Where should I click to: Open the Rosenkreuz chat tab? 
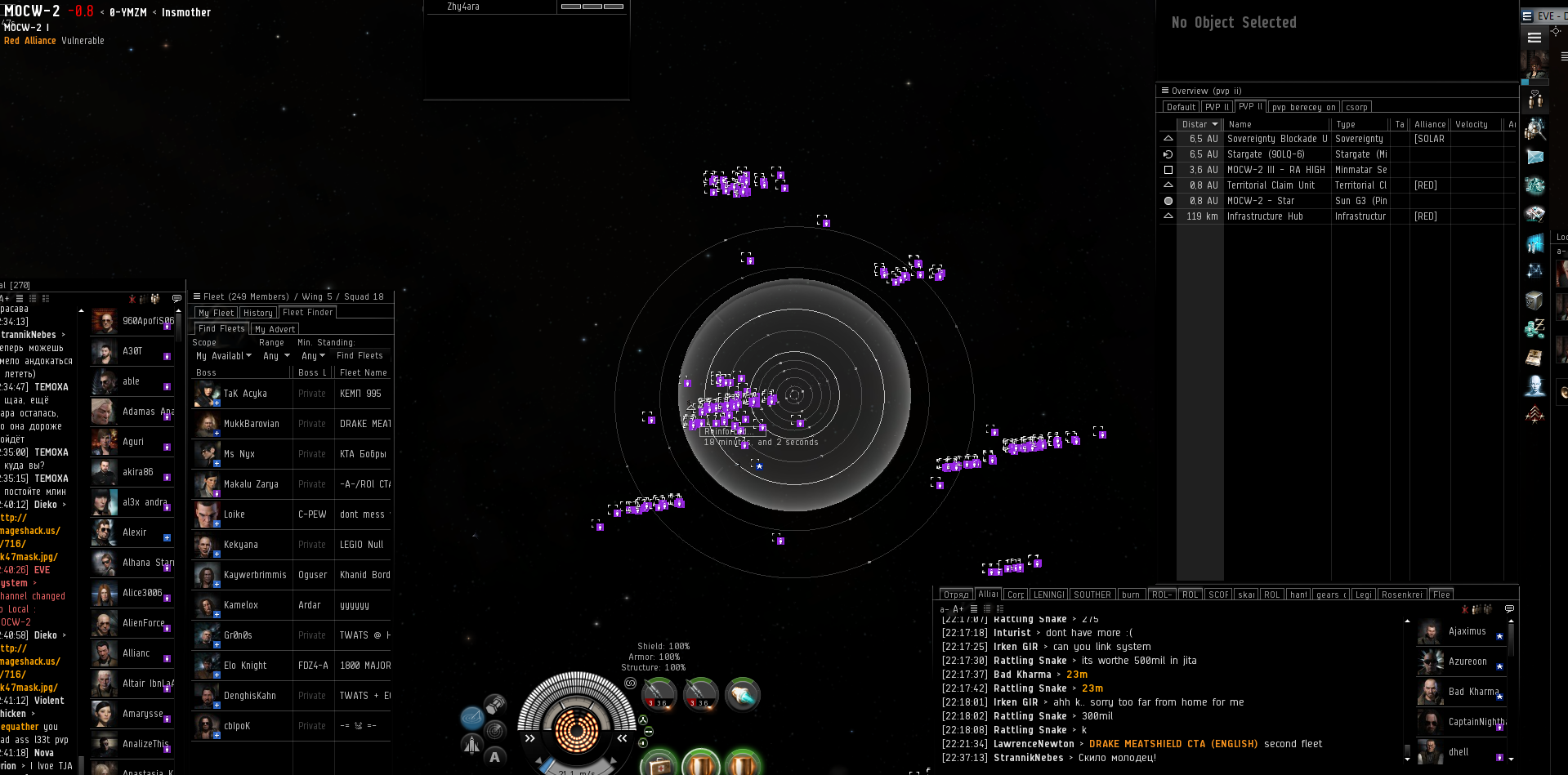[x=1401, y=595]
